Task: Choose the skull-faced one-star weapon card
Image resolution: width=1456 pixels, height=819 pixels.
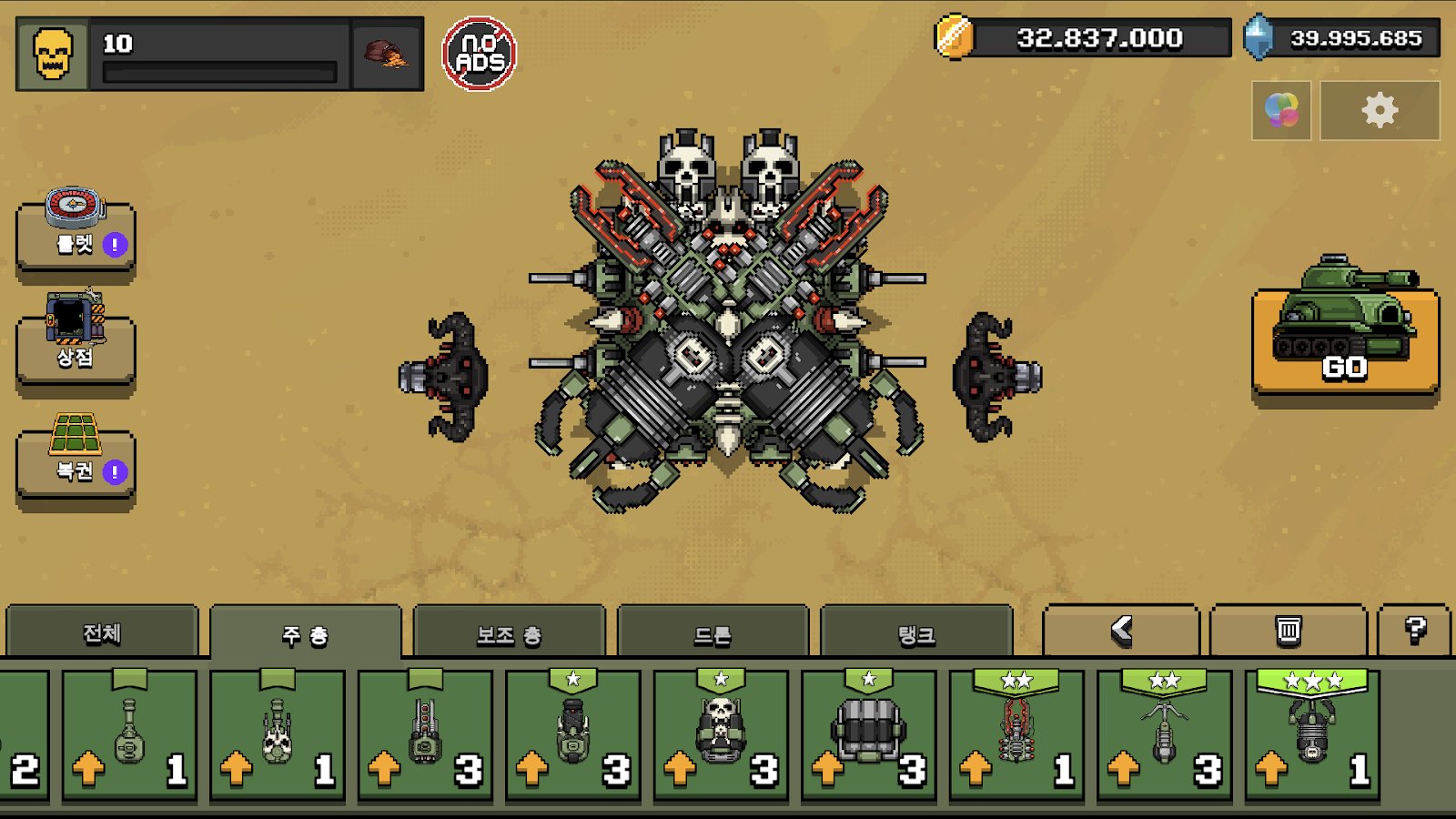Action: [721, 735]
